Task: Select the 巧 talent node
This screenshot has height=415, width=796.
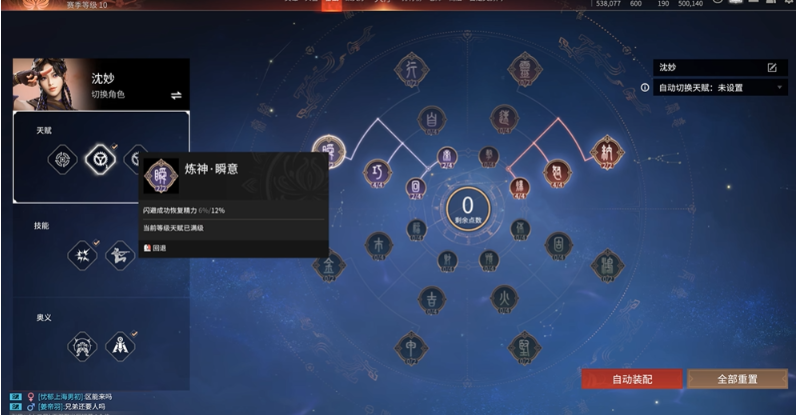Action: coord(376,172)
